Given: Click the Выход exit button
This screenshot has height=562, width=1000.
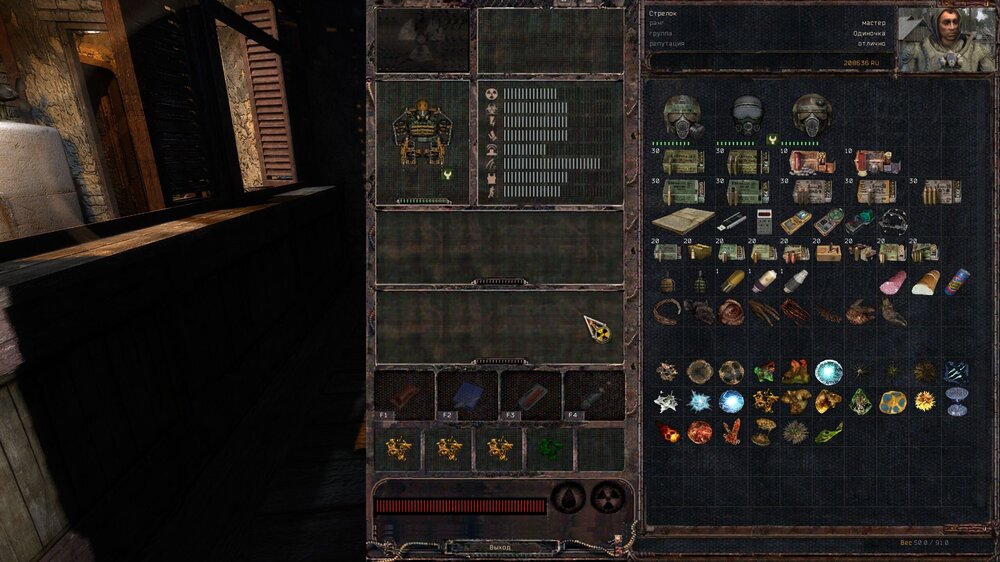Looking at the screenshot, I should coord(500,548).
